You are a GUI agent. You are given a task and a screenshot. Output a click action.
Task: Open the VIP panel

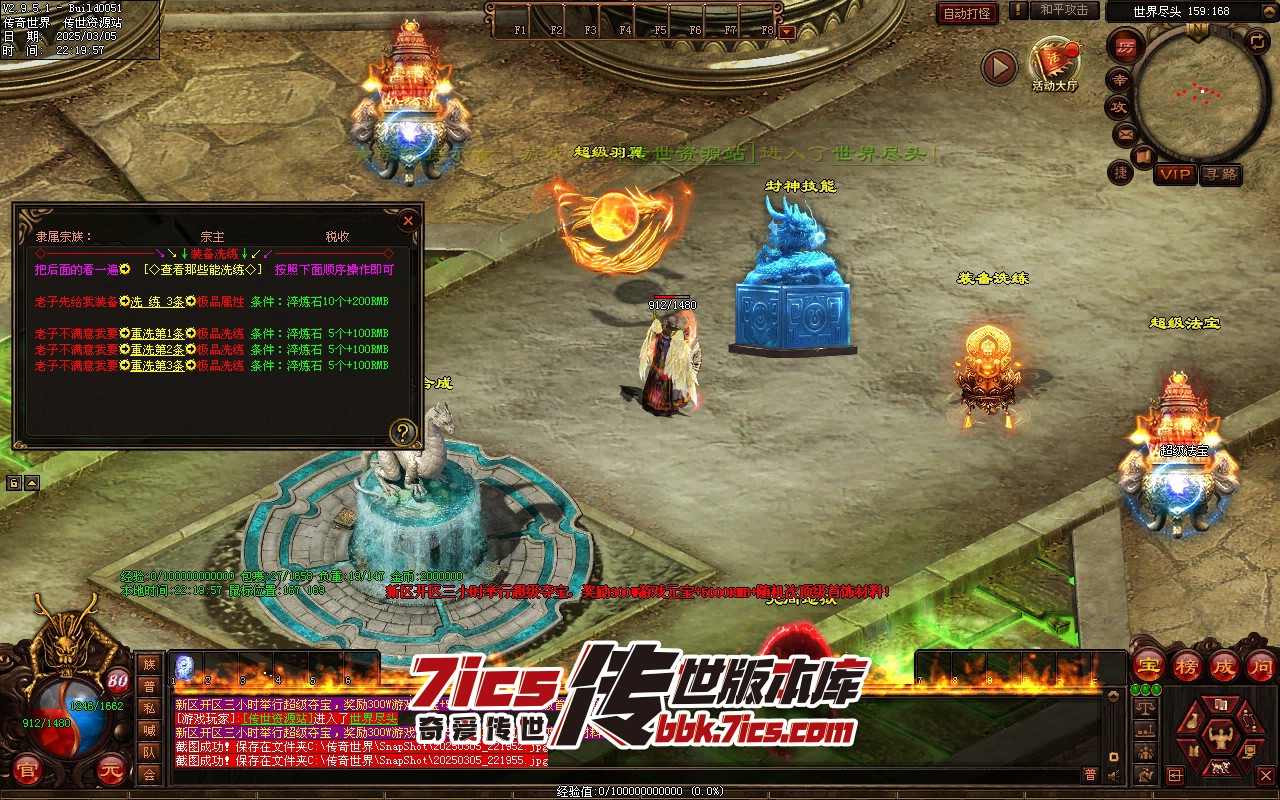coord(1175,174)
